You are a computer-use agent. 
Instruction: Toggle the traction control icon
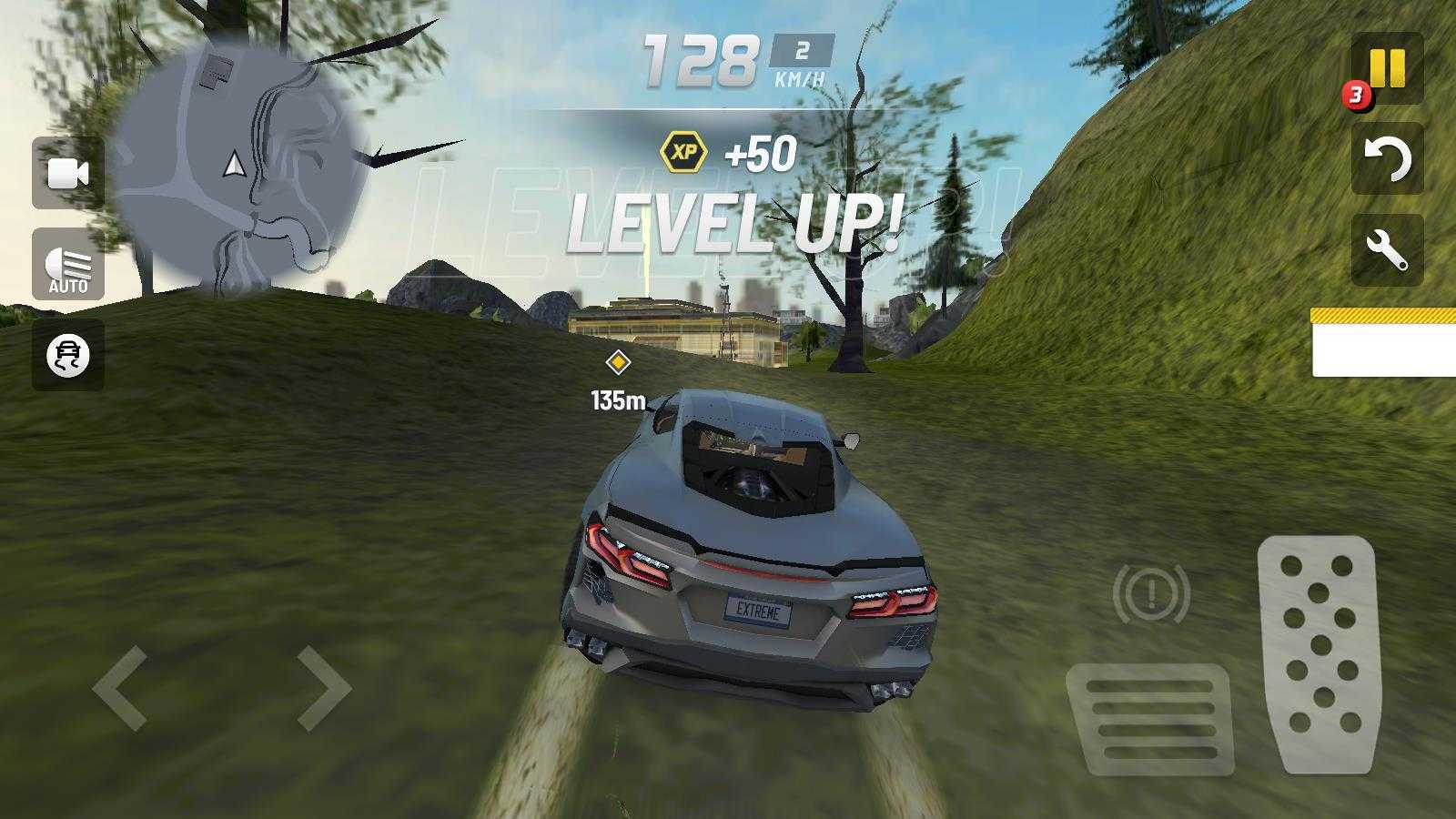click(68, 355)
